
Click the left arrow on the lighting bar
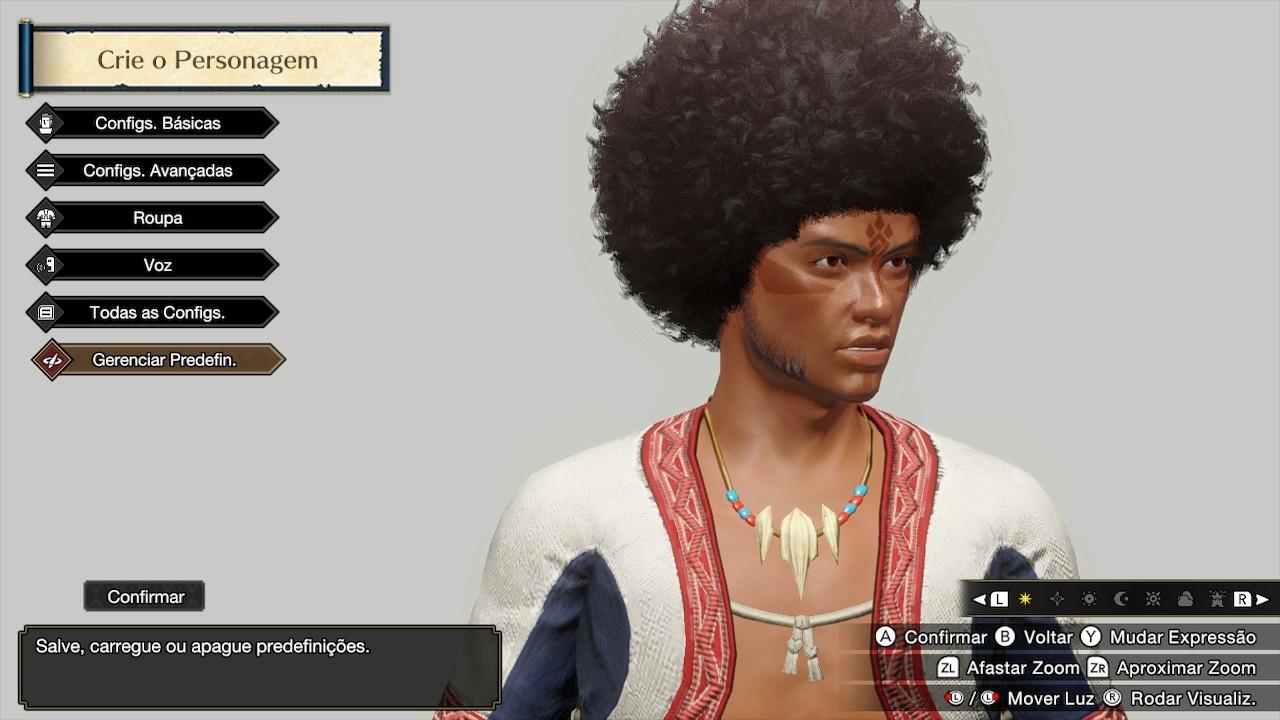[x=977, y=597]
